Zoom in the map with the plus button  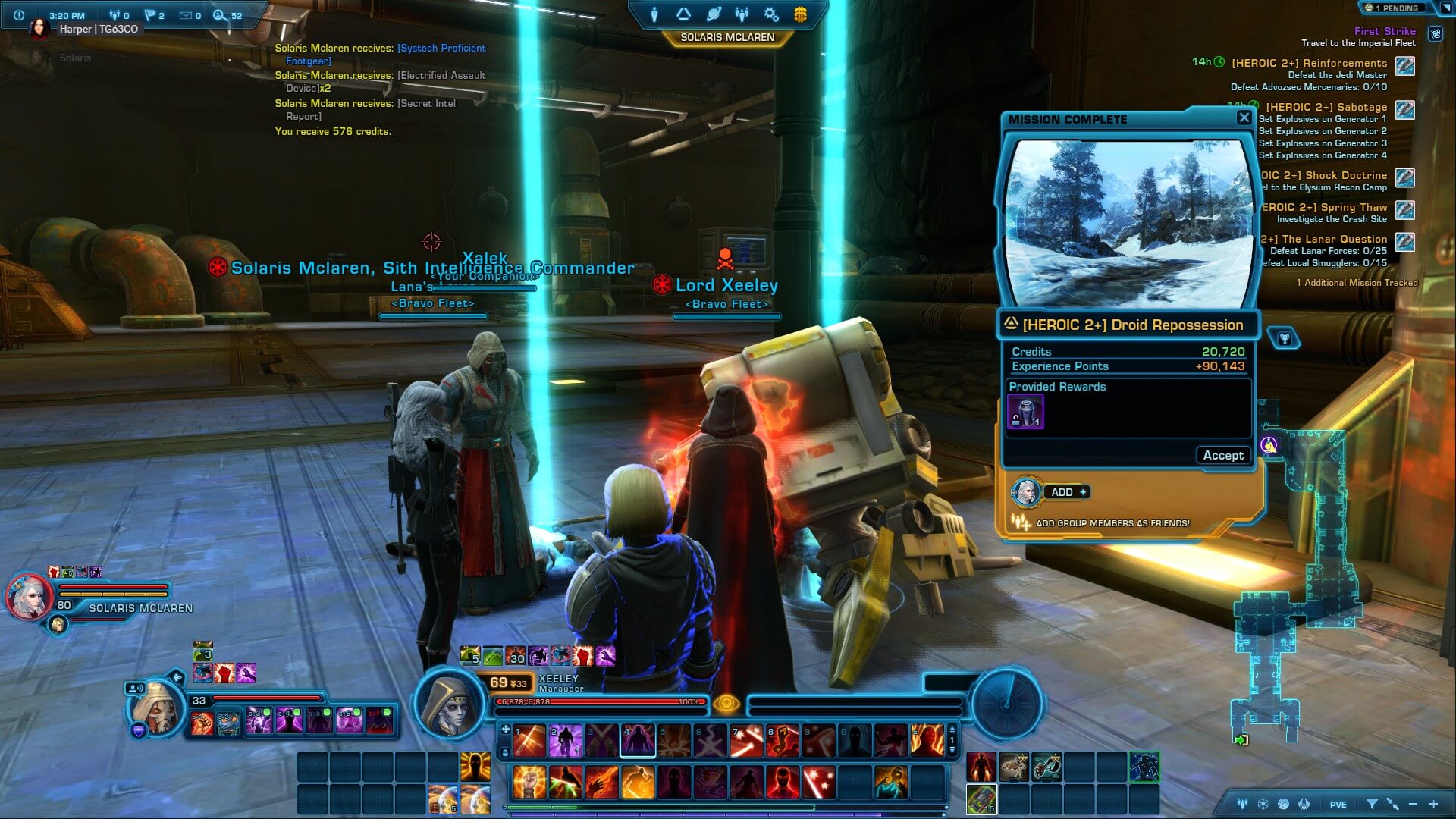(1433, 804)
